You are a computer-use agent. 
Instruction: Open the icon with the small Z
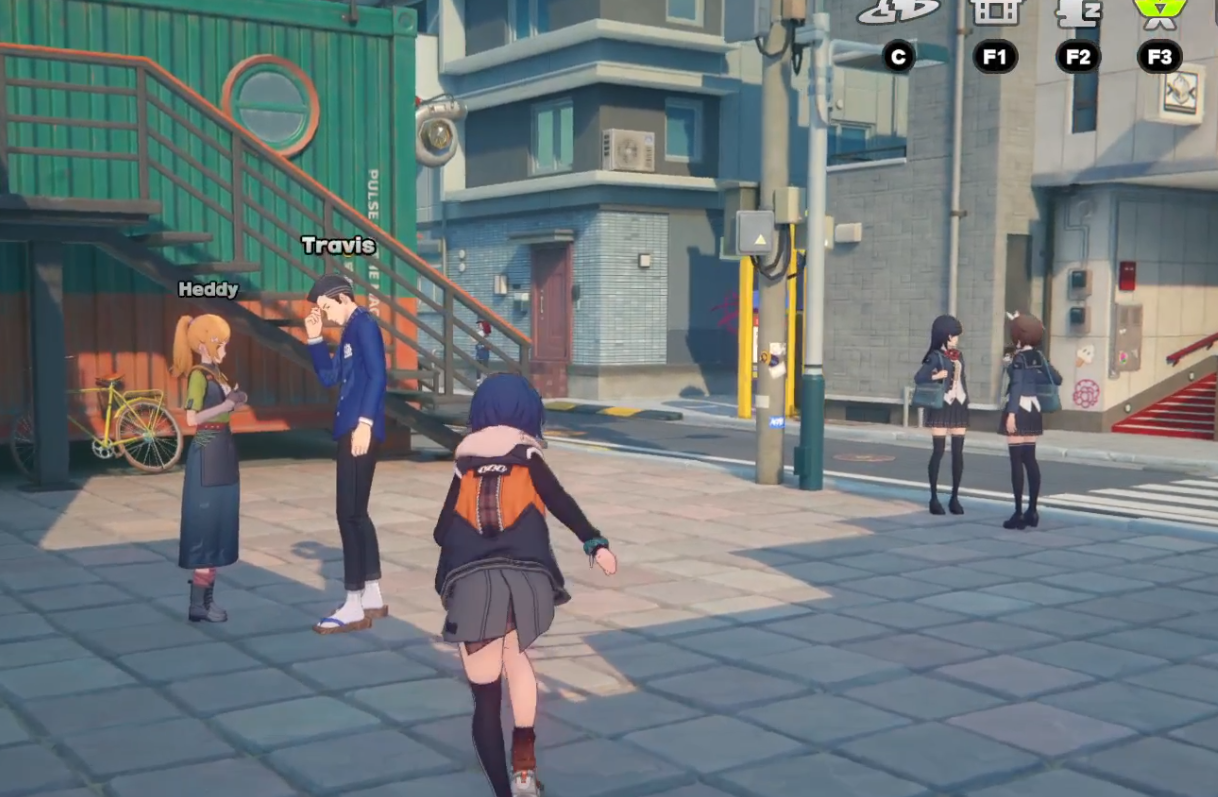[x=1078, y=11]
